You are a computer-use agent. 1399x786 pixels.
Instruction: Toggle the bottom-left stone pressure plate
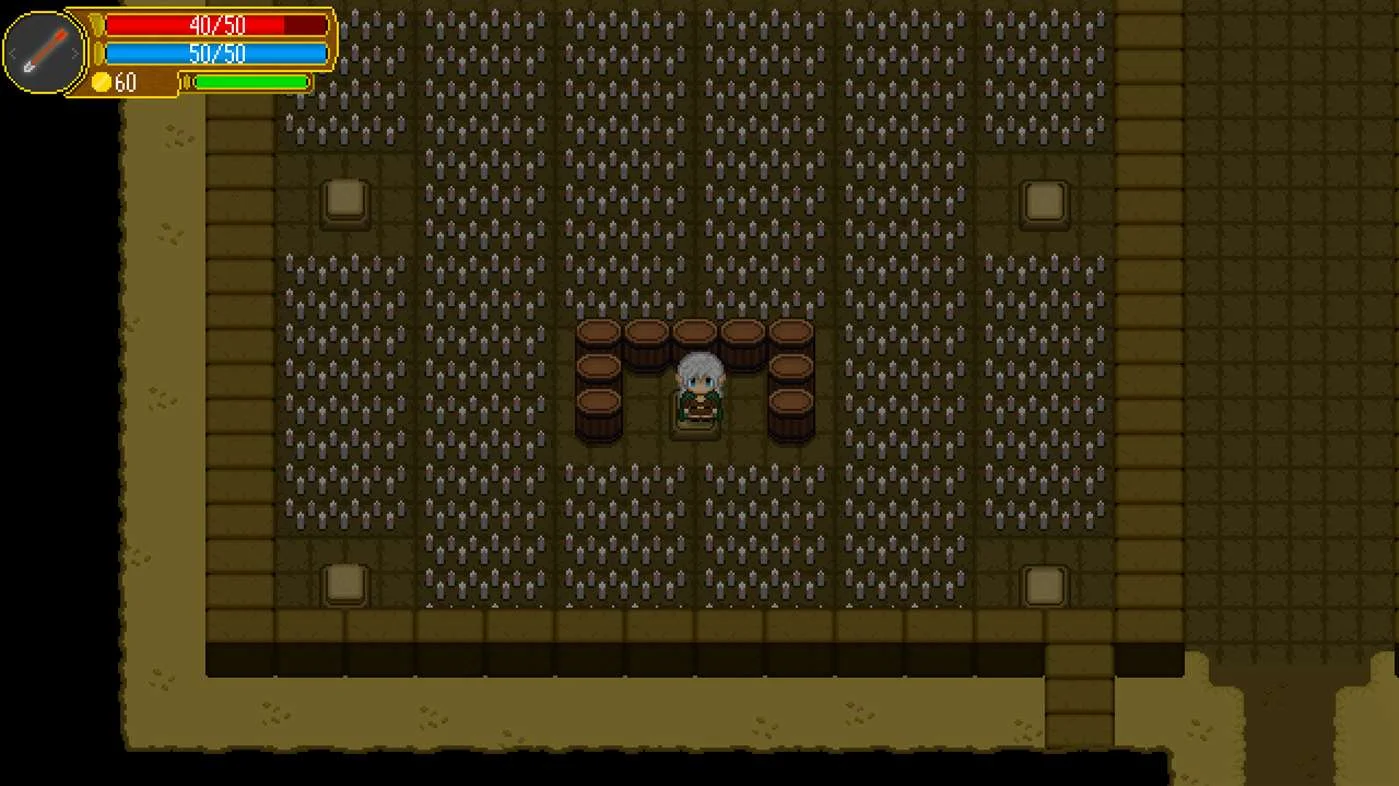[344, 586]
